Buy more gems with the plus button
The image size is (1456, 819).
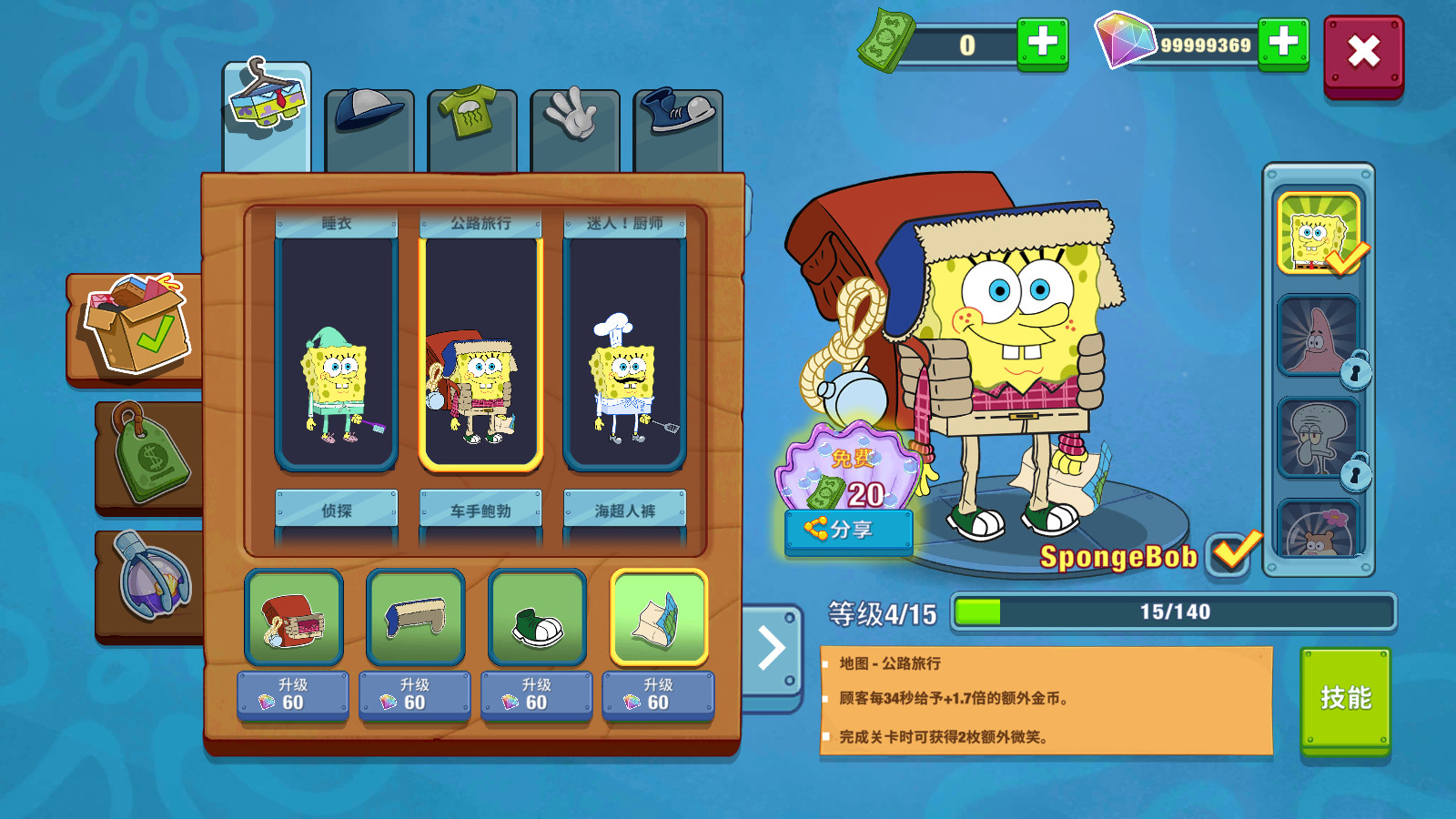click(x=1283, y=43)
